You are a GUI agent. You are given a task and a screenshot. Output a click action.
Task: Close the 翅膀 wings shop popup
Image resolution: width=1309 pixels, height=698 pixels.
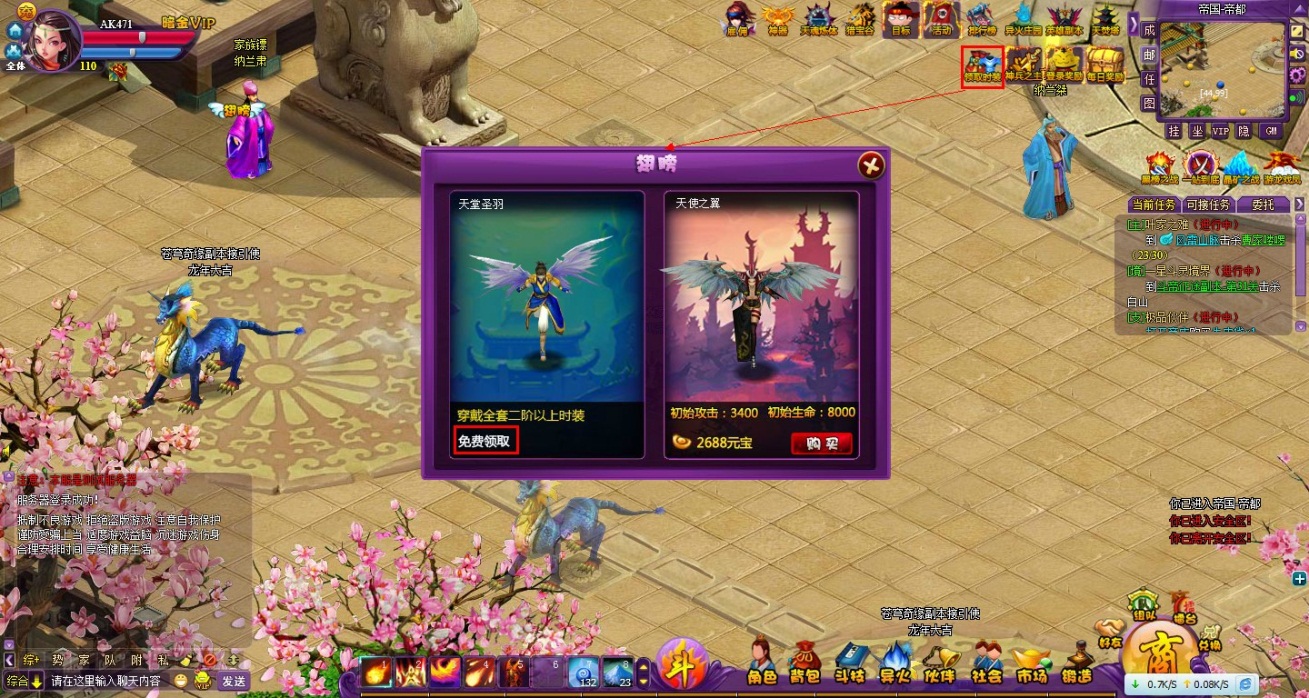pos(871,165)
